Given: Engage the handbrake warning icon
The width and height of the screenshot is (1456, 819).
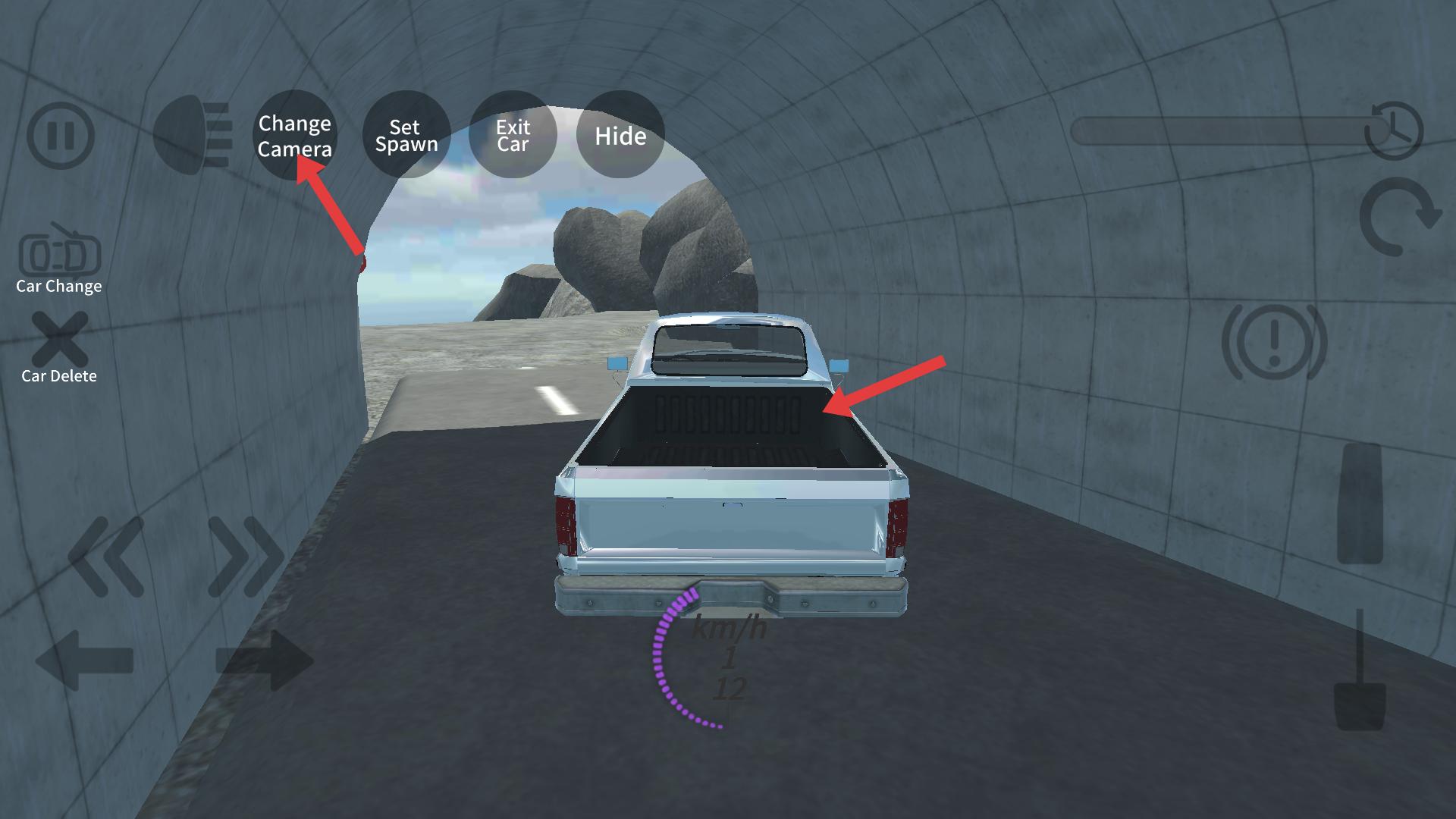Looking at the screenshot, I should (x=1274, y=342).
